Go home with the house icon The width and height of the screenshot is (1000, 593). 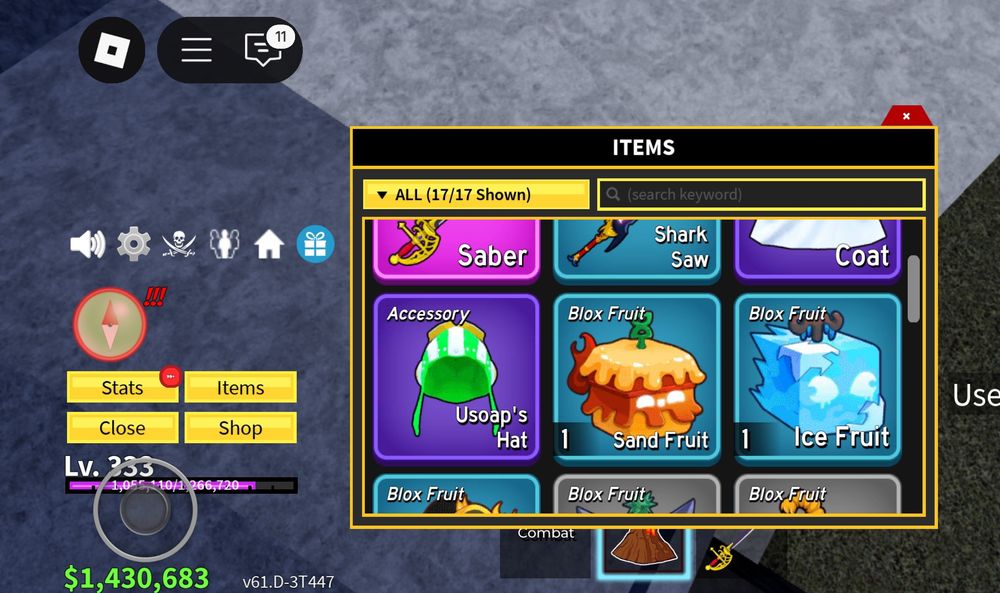click(269, 244)
